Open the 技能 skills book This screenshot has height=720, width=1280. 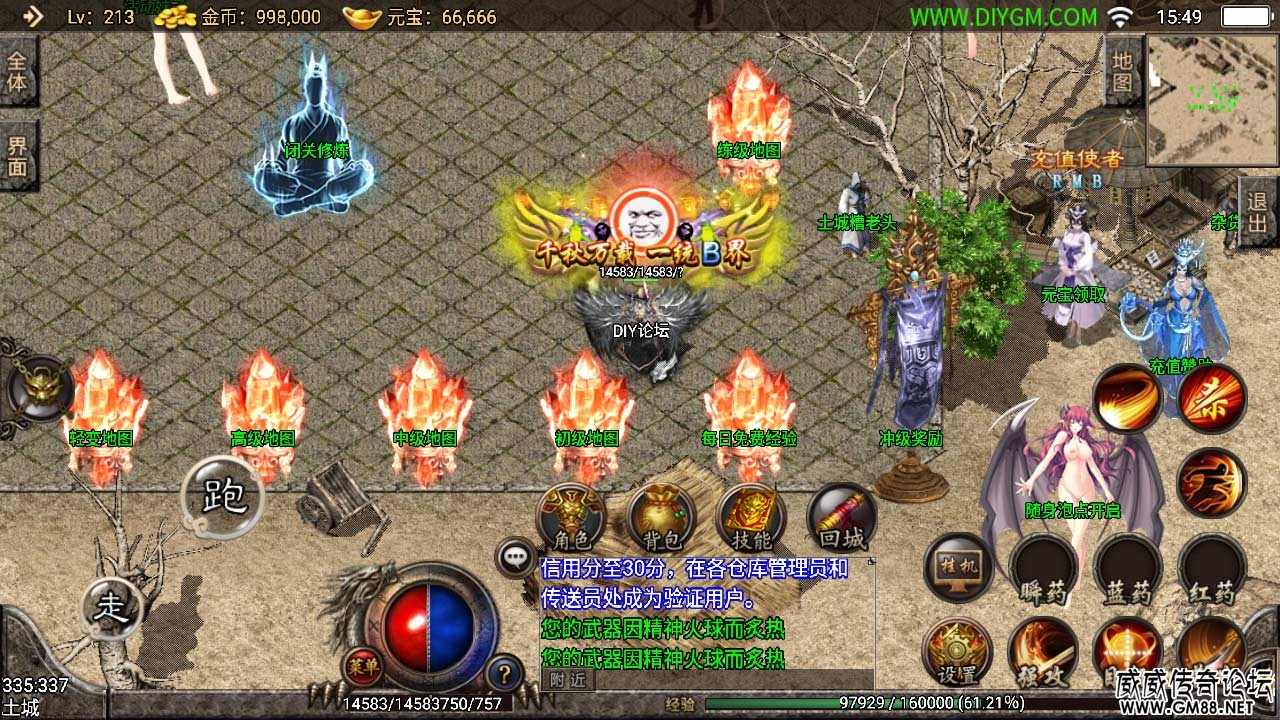pyautogui.click(x=751, y=519)
